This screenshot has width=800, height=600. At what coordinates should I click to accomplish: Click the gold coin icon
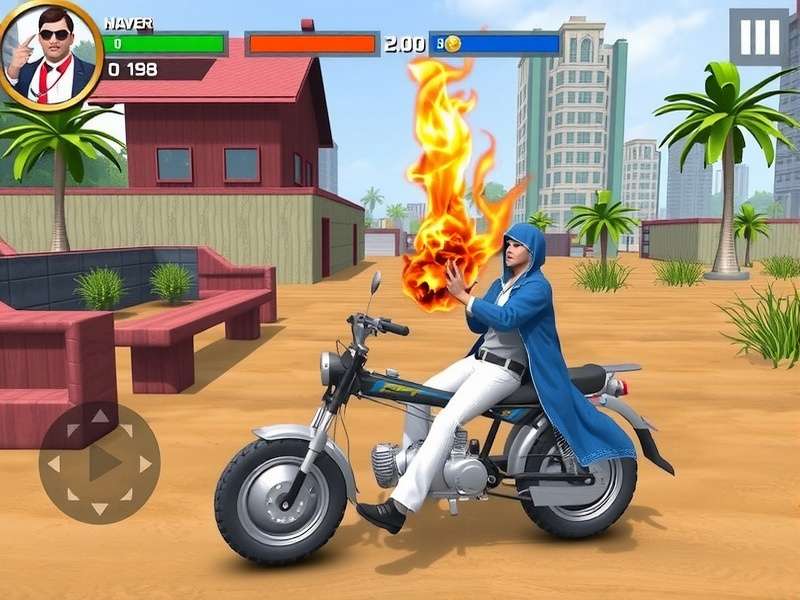(x=453, y=44)
